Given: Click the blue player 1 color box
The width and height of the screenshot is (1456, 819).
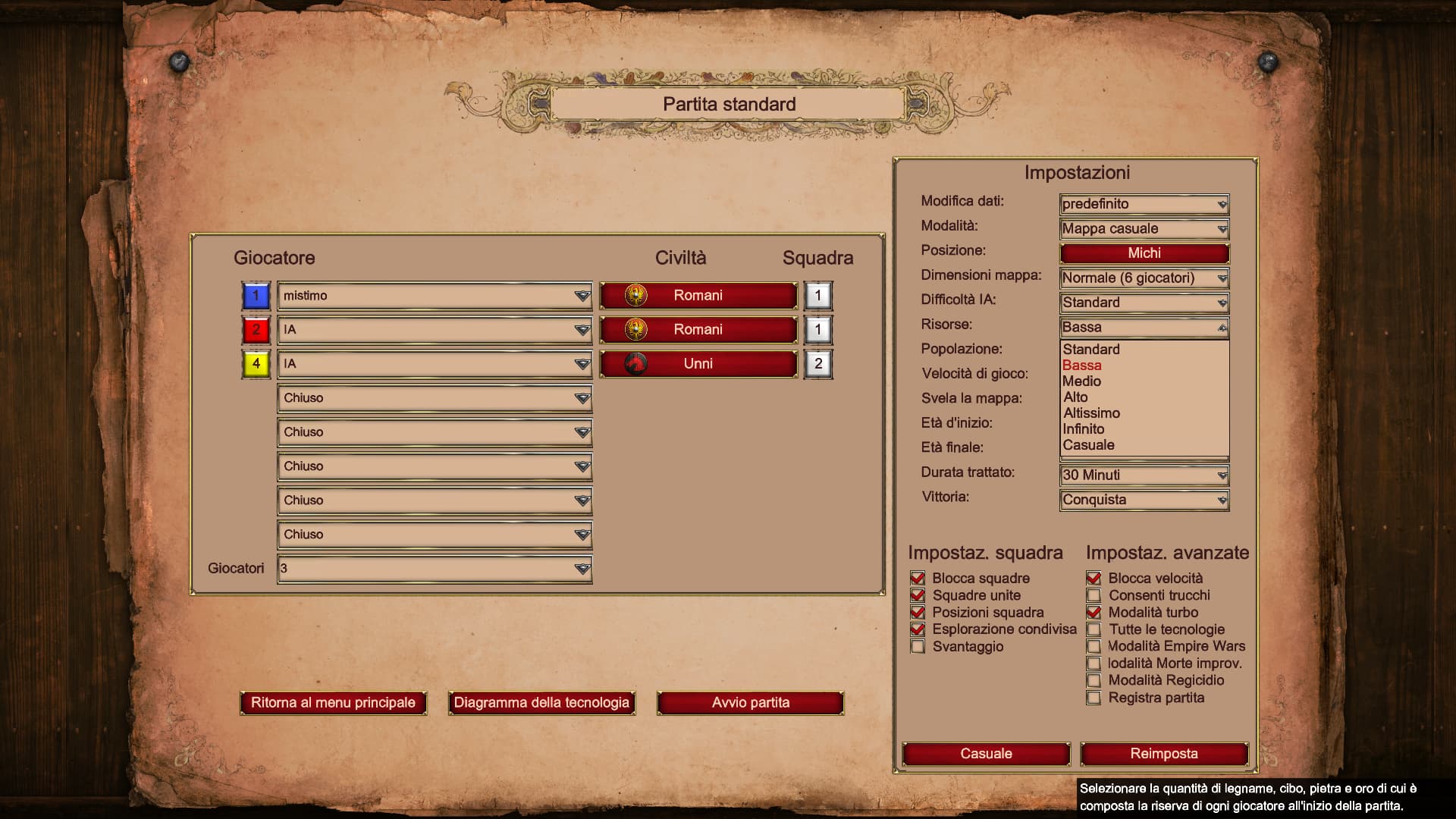Looking at the screenshot, I should pos(256,296).
